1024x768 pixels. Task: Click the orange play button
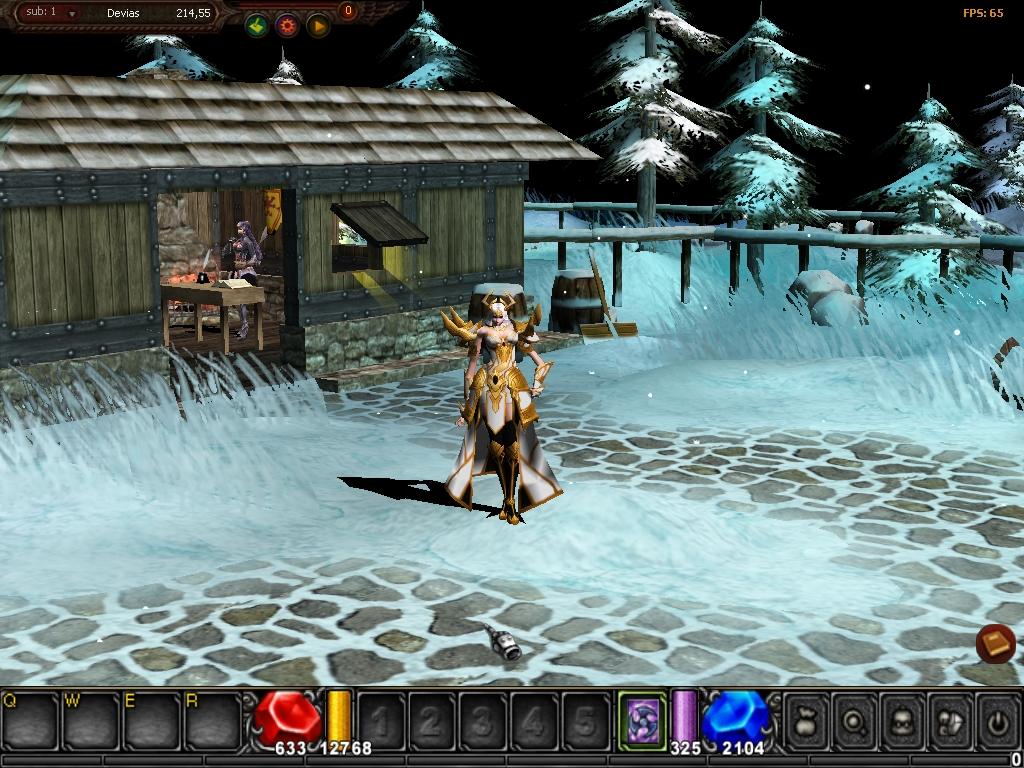pyautogui.click(x=317, y=27)
